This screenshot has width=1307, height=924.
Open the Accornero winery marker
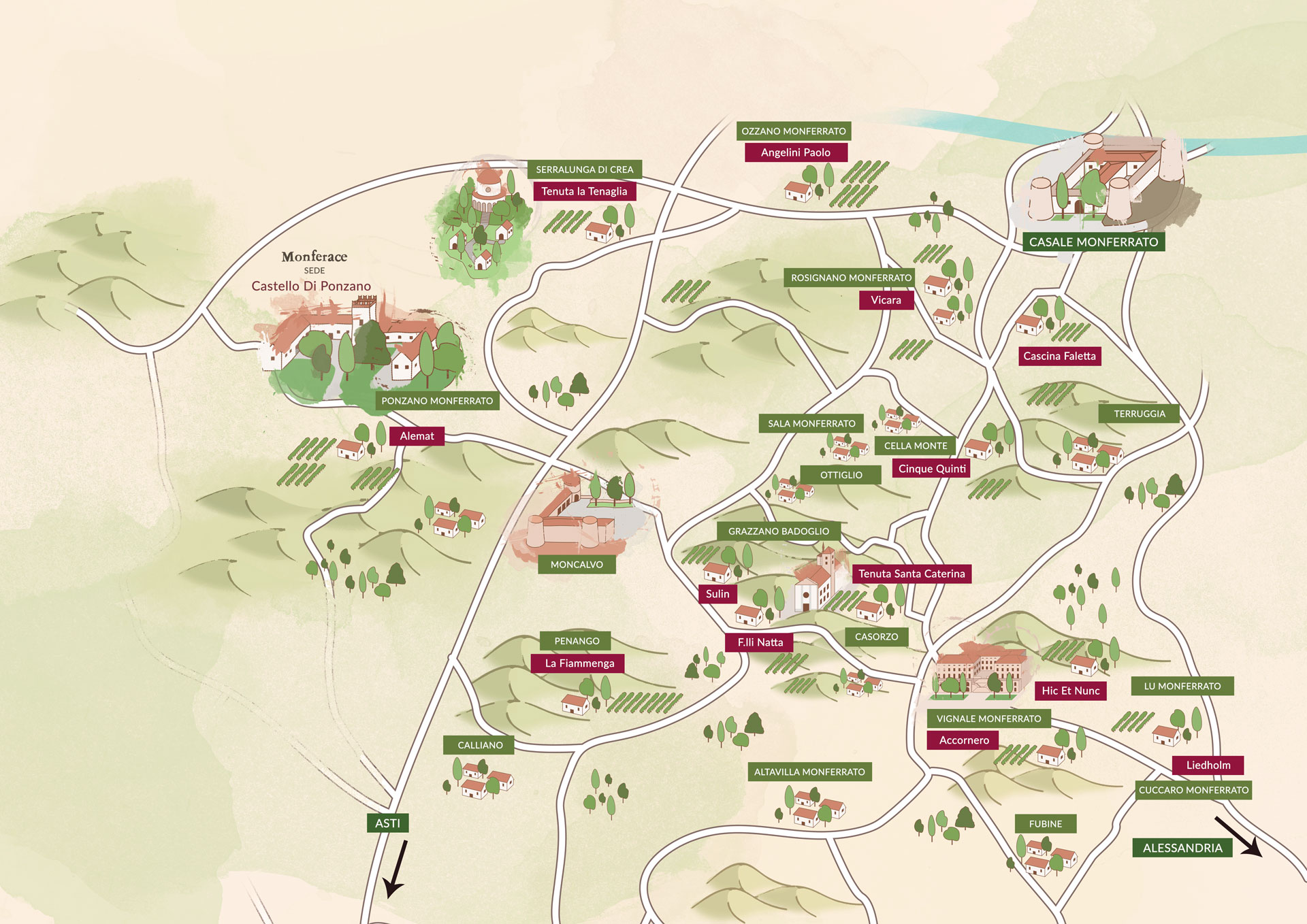963,740
